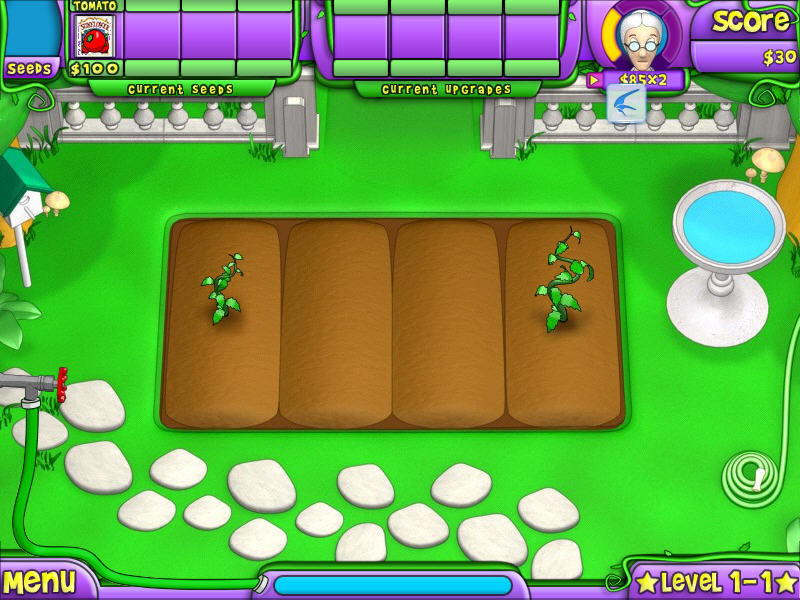Select the Tomato seed packet
The image size is (800, 600).
point(94,36)
